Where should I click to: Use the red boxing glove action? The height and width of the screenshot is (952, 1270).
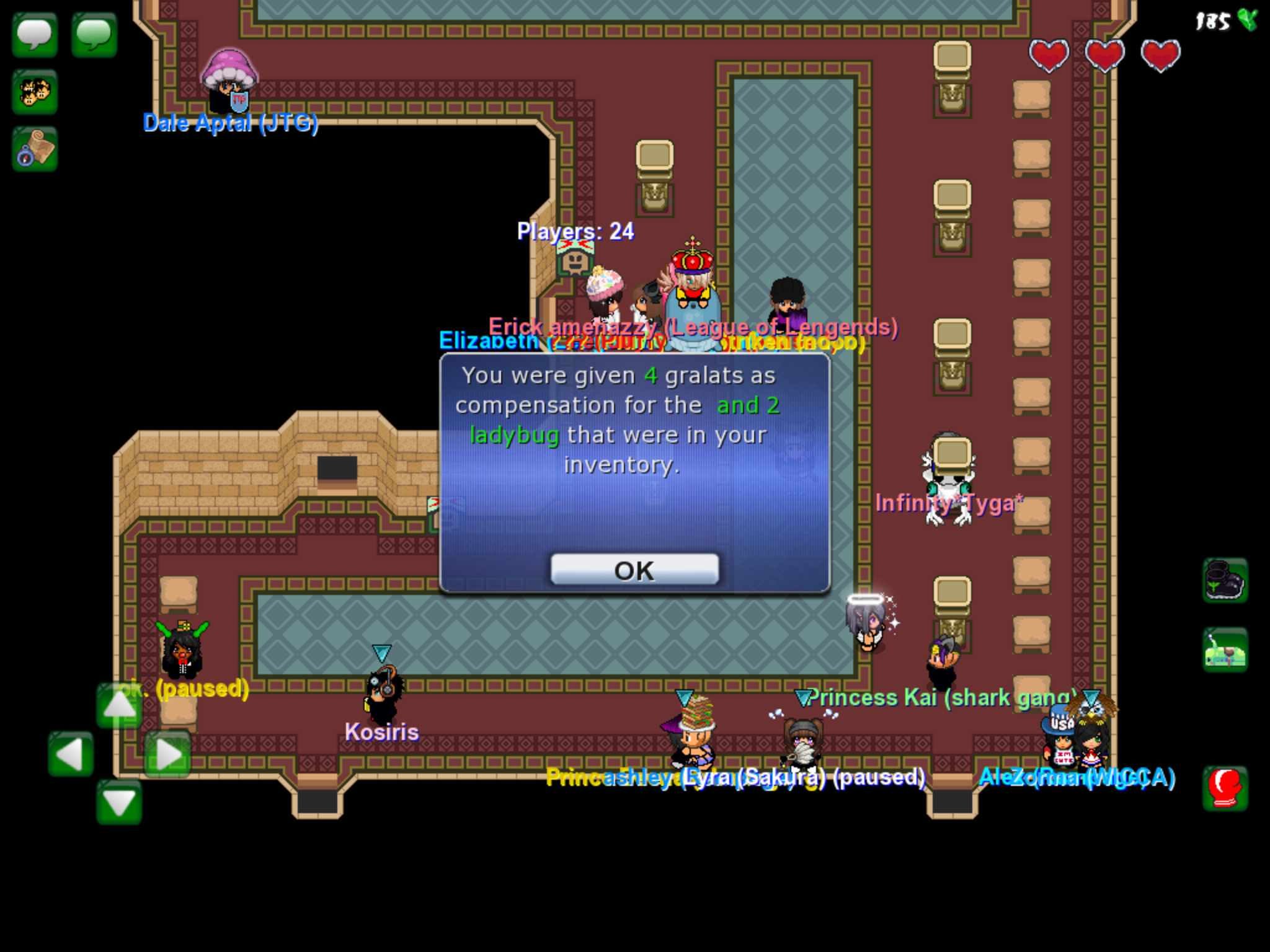coord(1225,788)
